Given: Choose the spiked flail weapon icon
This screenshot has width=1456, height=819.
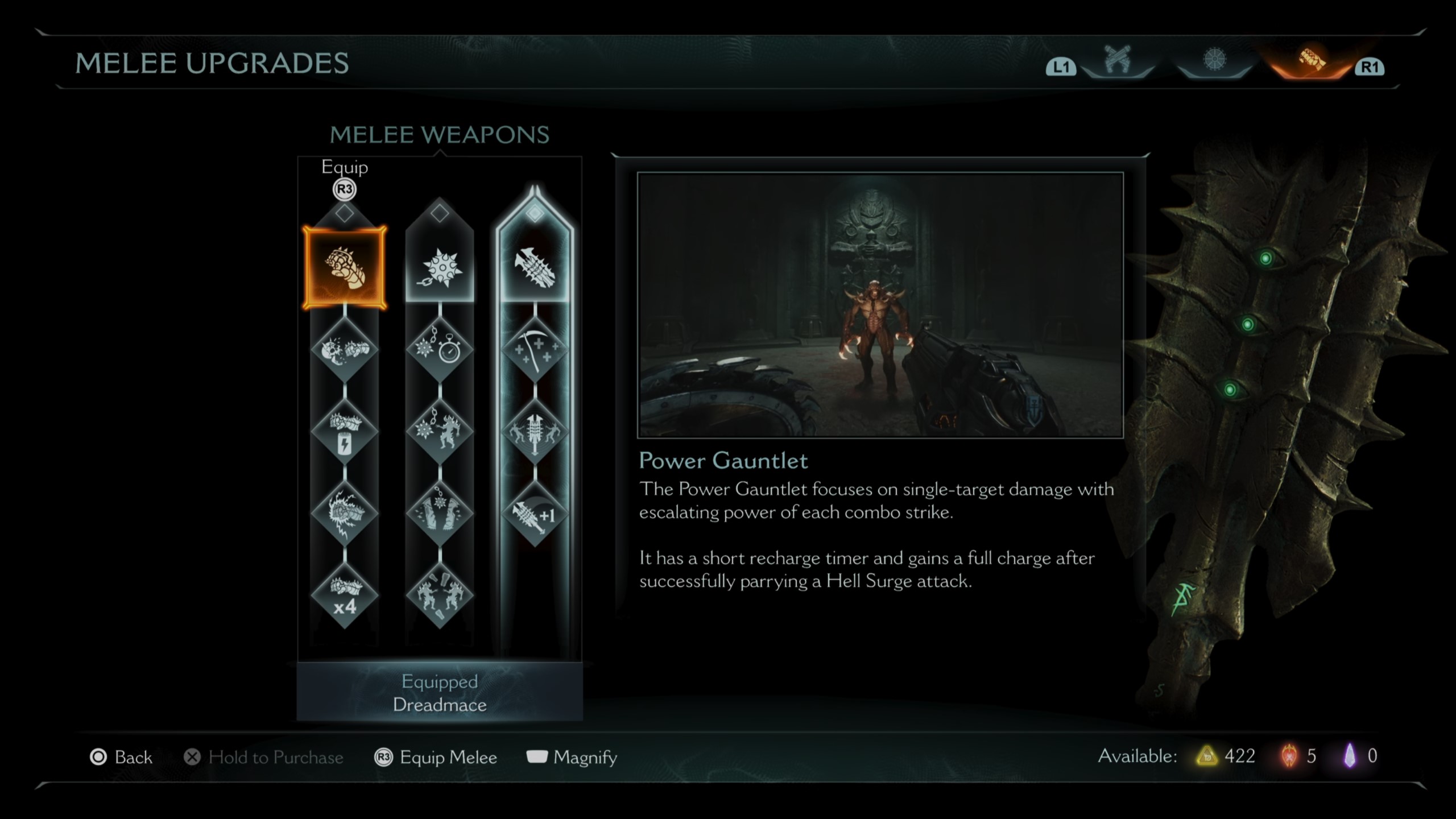Looking at the screenshot, I should point(440,267).
